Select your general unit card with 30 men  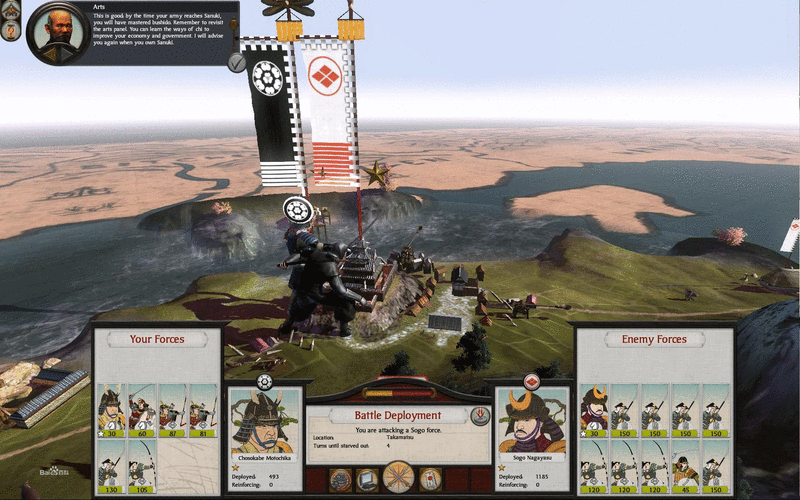tap(110, 410)
